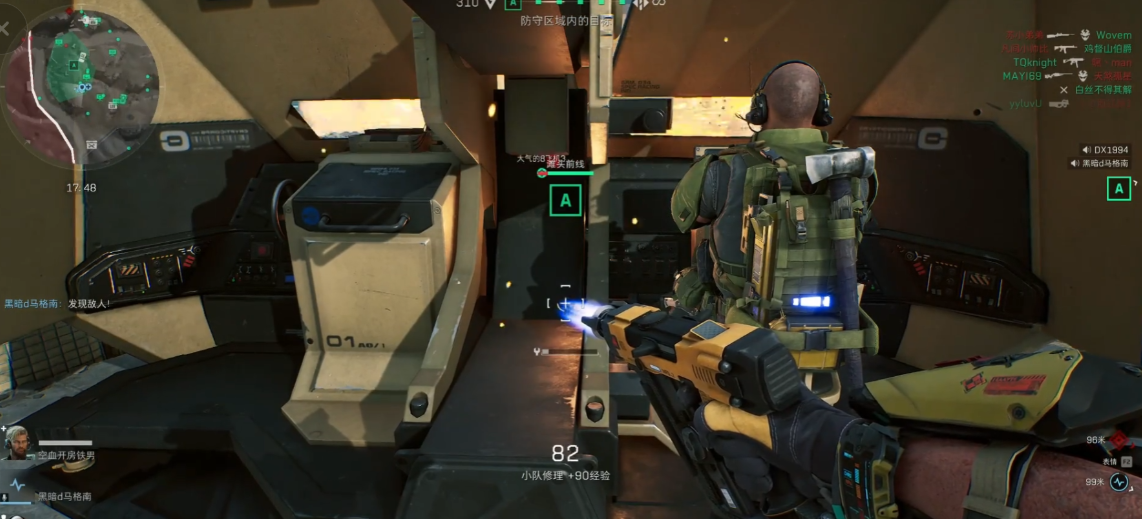Click the MAYI69 kill feed entry
This screenshot has width=1142, height=519.
click(x=1023, y=76)
